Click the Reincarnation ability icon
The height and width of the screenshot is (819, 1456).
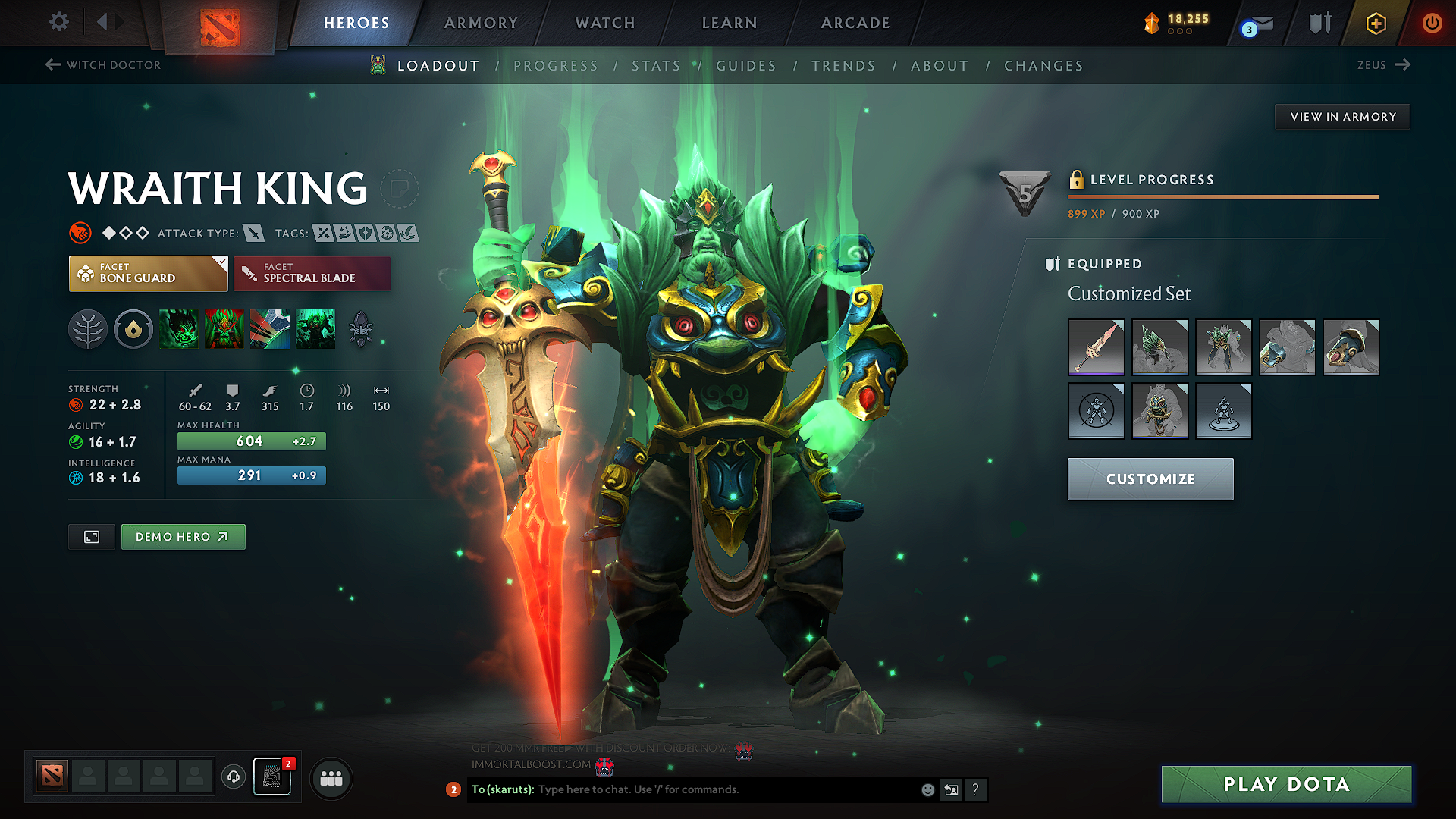click(x=315, y=329)
